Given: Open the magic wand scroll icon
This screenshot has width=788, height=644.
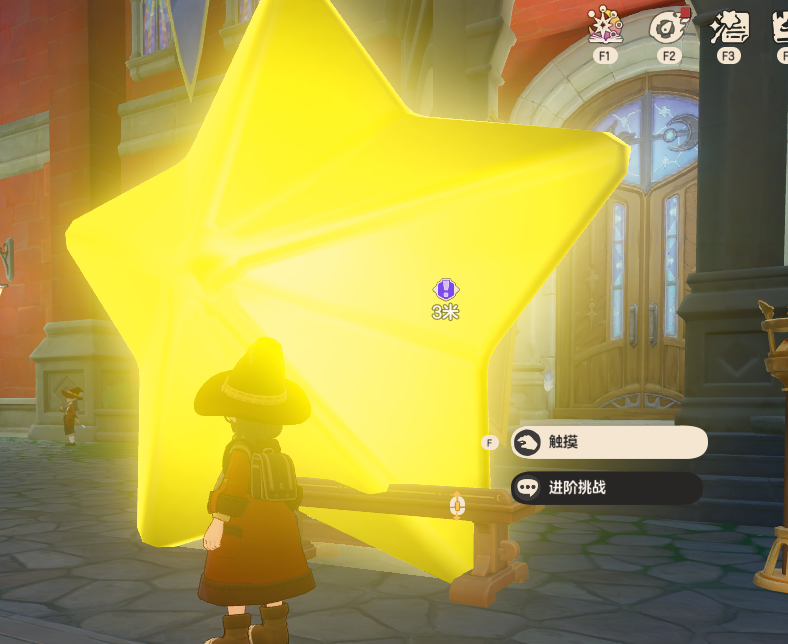Looking at the screenshot, I should pyautogui.click(x=728, y=27).
